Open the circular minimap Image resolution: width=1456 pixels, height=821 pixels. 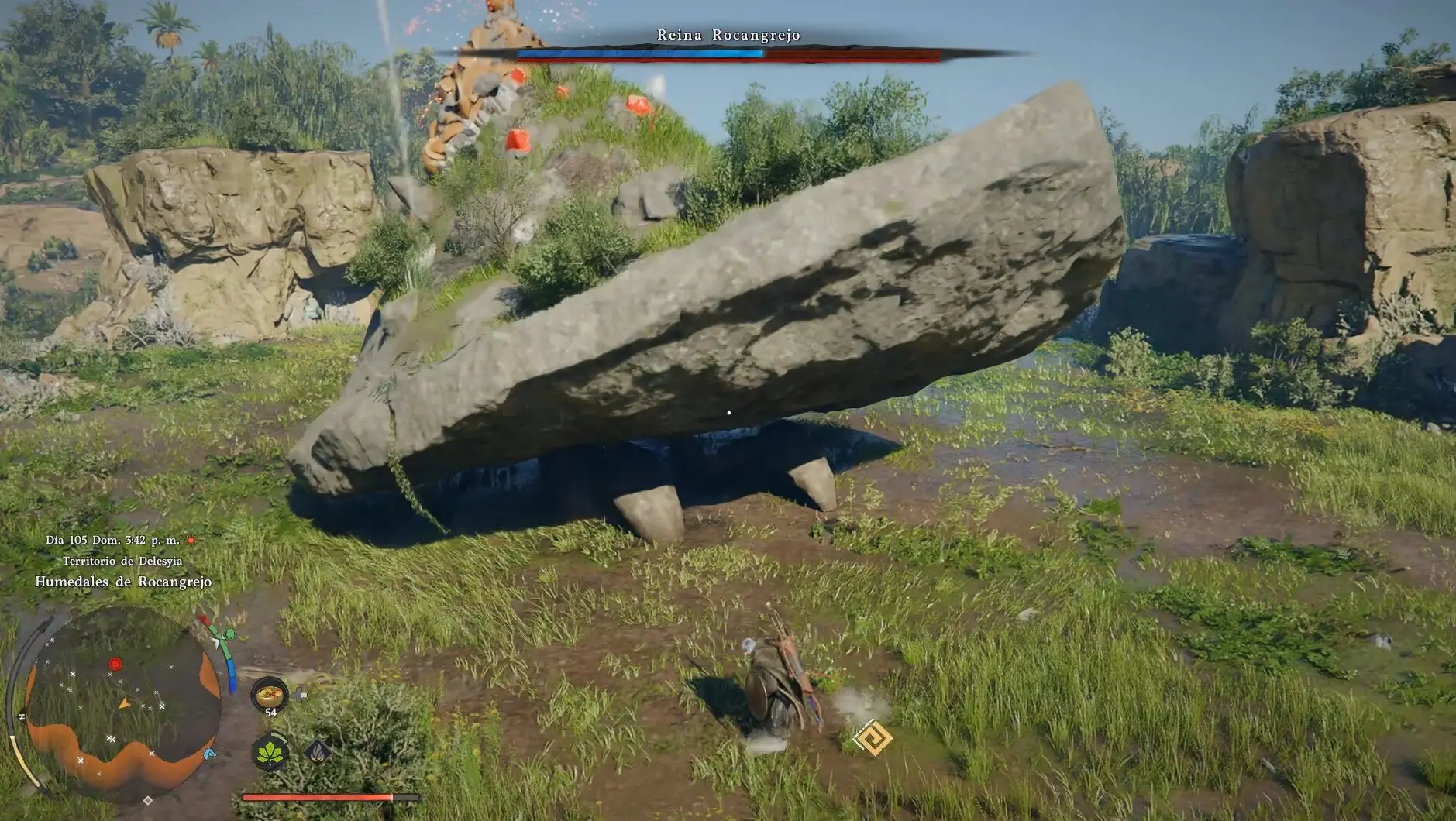click(x=122, y=706)
